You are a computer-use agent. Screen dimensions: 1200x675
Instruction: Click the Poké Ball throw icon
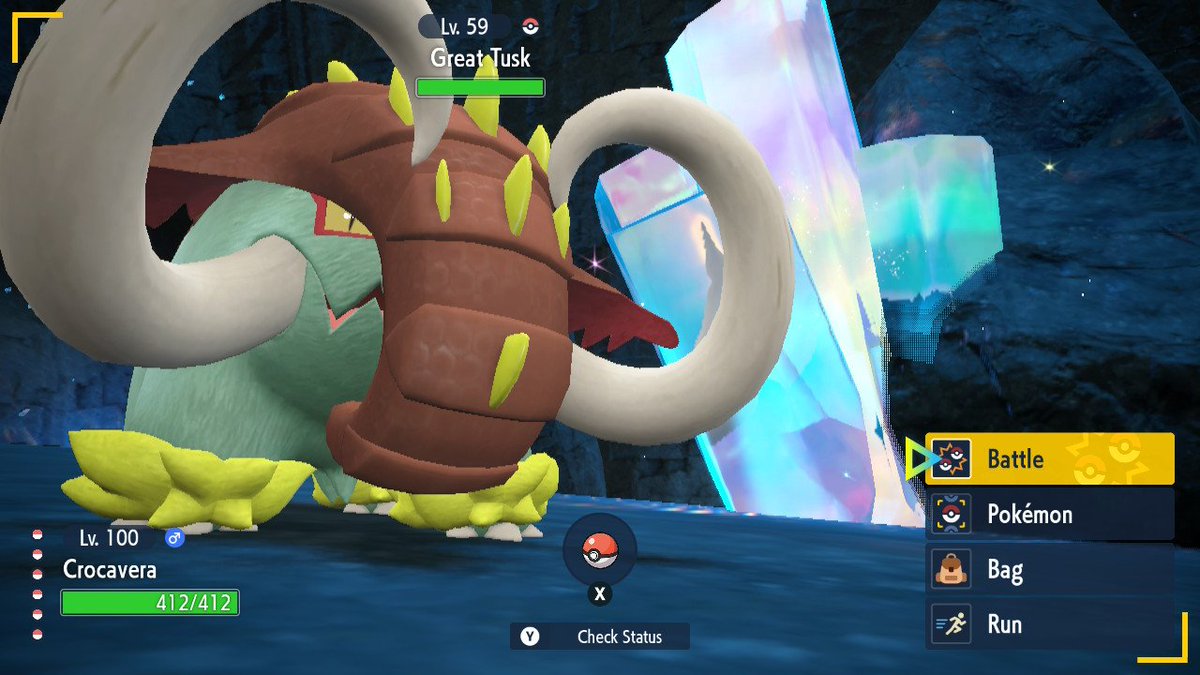[x=599, y=551]
